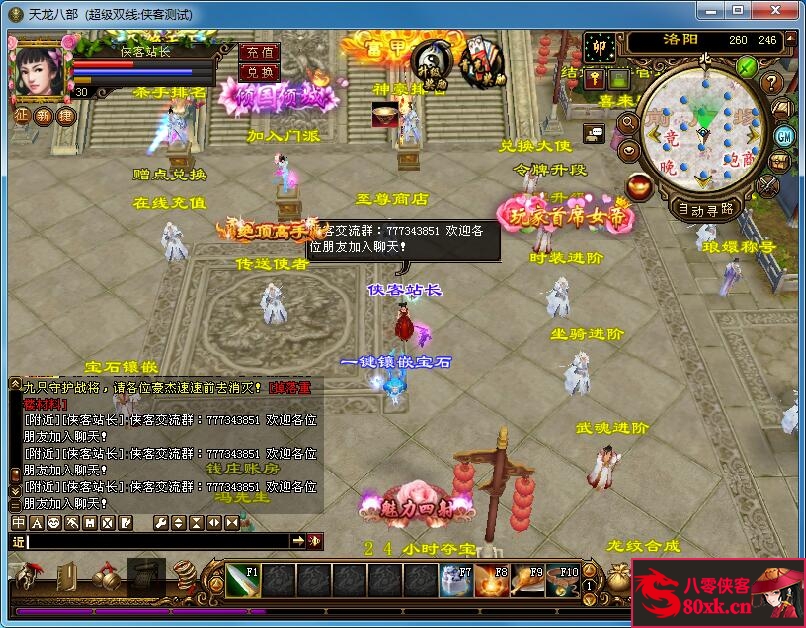
Task: Activate the F8 fire skill slot
Action: [x=492, y=581]
